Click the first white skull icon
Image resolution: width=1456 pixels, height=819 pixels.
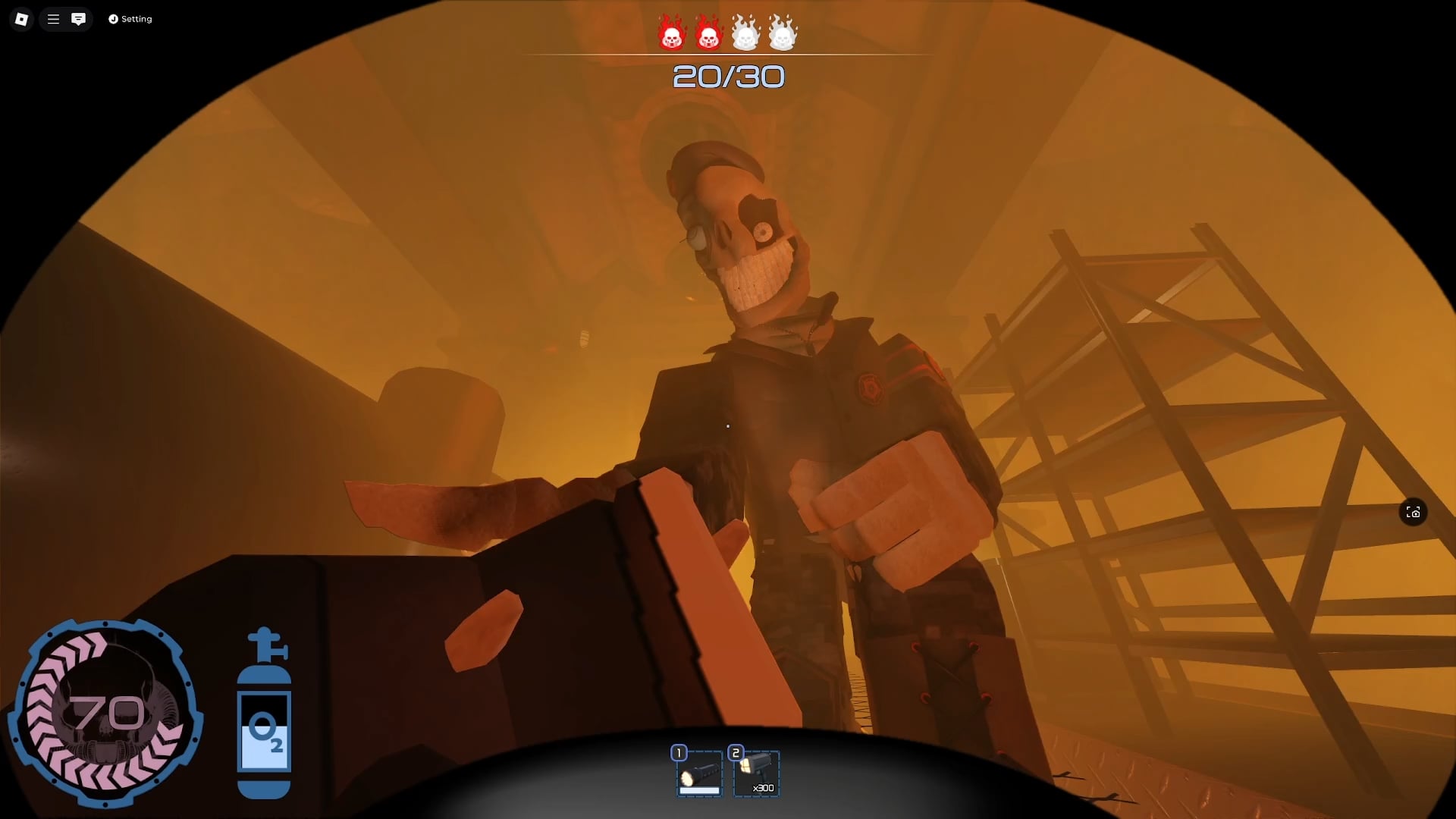coord(746,33)
